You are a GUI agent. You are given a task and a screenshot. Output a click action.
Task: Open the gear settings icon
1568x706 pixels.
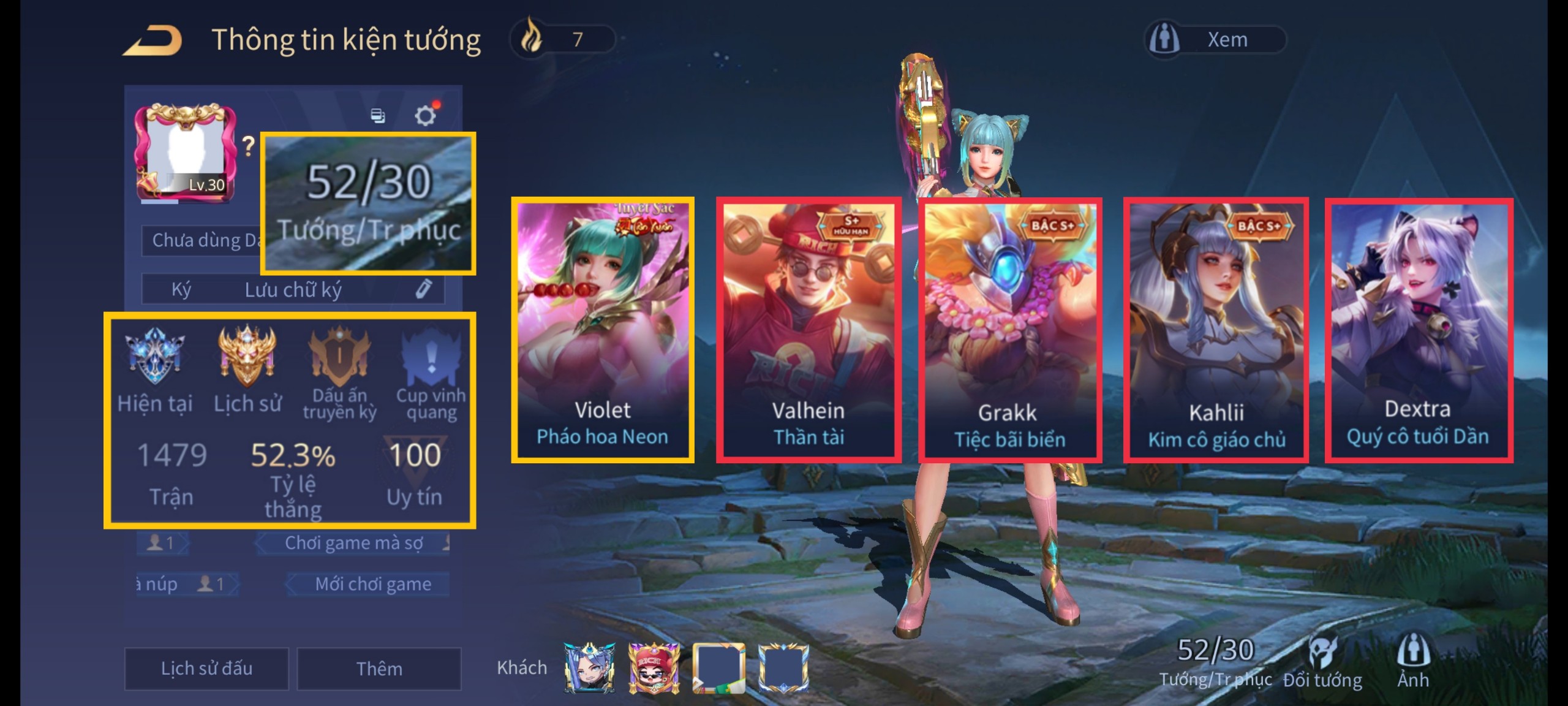pyautogui.click(x=425, y=115)
